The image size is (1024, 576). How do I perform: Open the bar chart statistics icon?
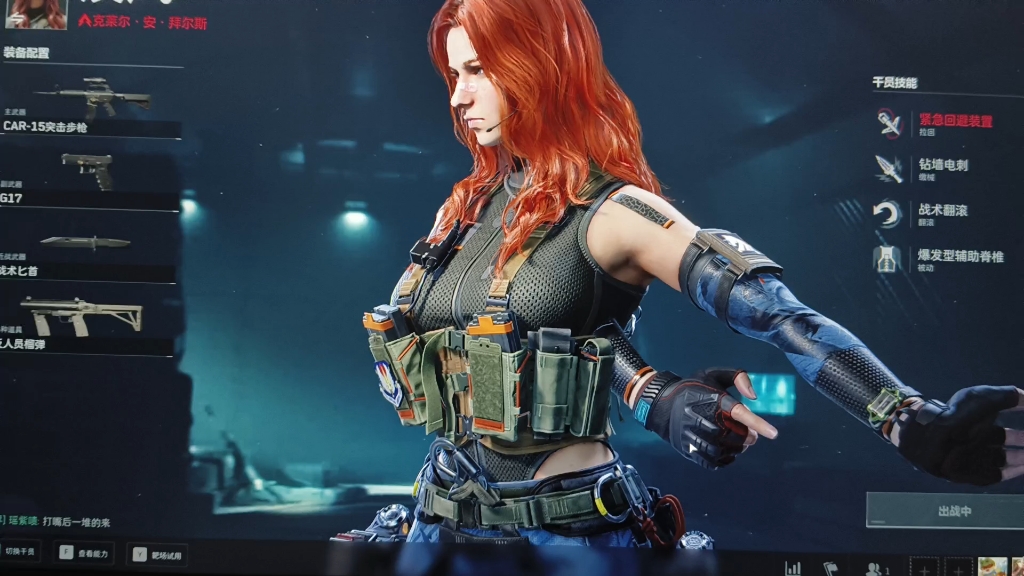[793, 568]
